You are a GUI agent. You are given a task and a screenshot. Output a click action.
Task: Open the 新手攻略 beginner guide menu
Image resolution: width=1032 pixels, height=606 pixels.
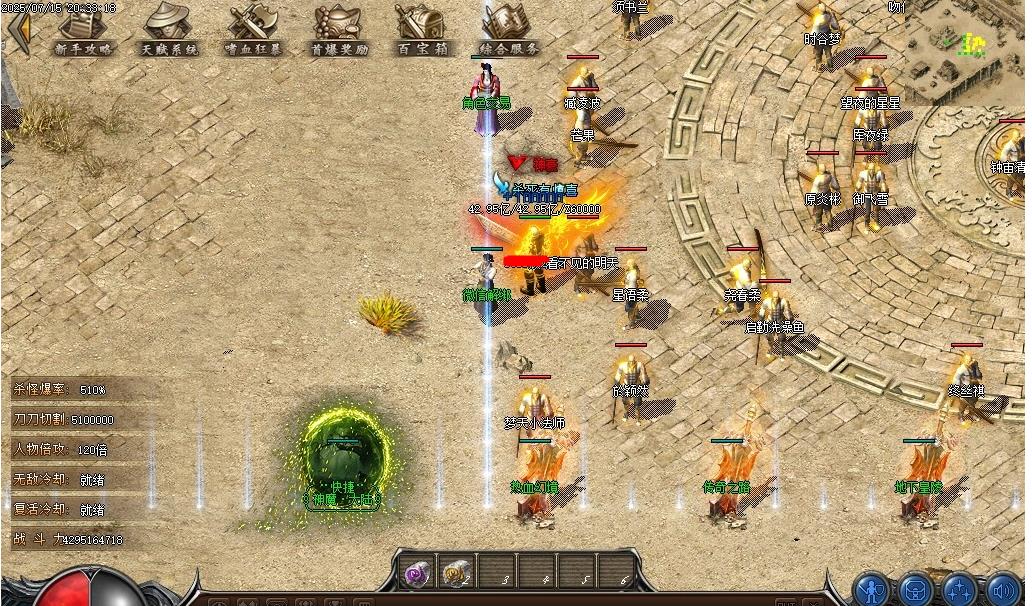click(84, 30)
